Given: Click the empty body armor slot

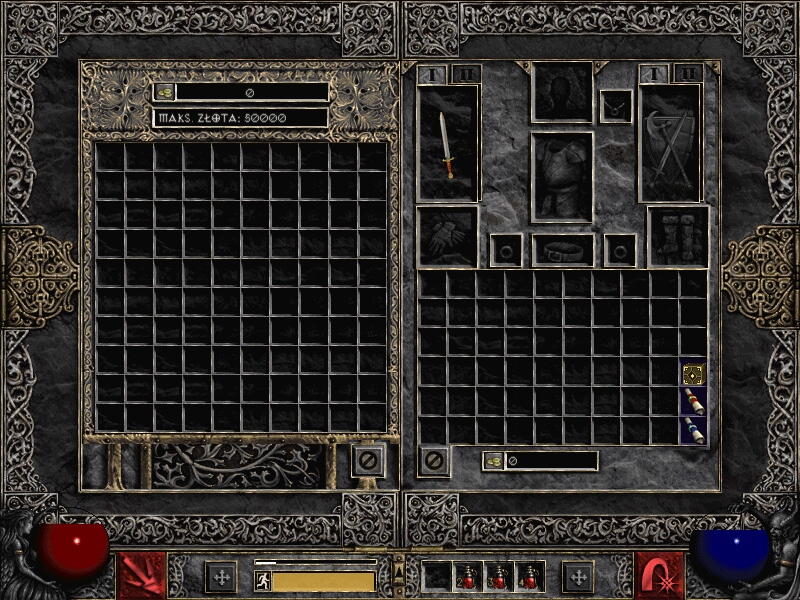Looking at the screenshot, I should 561,177.
